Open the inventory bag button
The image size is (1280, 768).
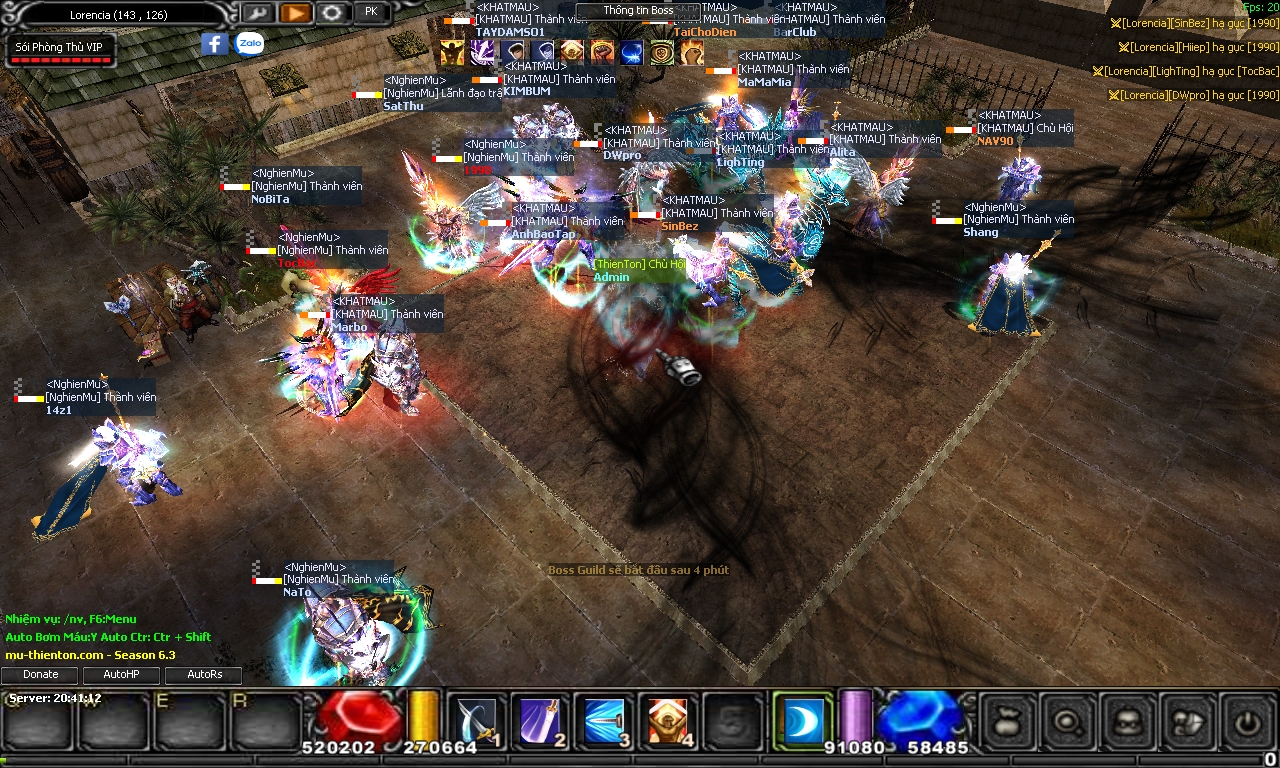pyautogui.click(x=1008, y=720)
